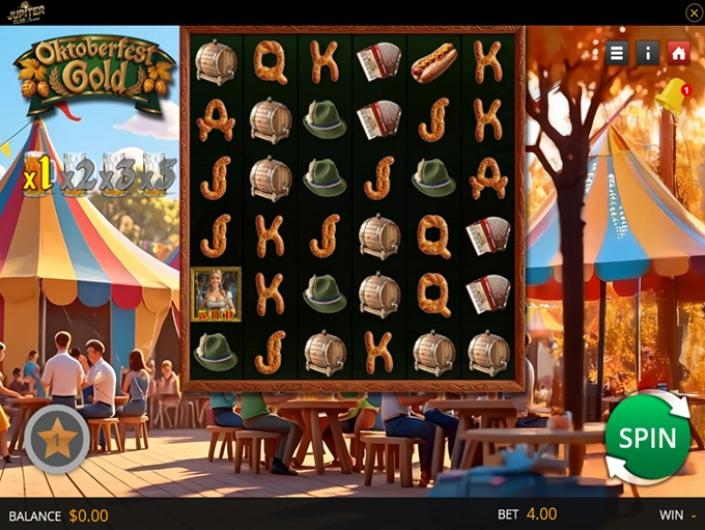Image resolution: width=705 pixels, height=530 pixels.
Task: Go to the home lobby
Action: coord(679,53)
